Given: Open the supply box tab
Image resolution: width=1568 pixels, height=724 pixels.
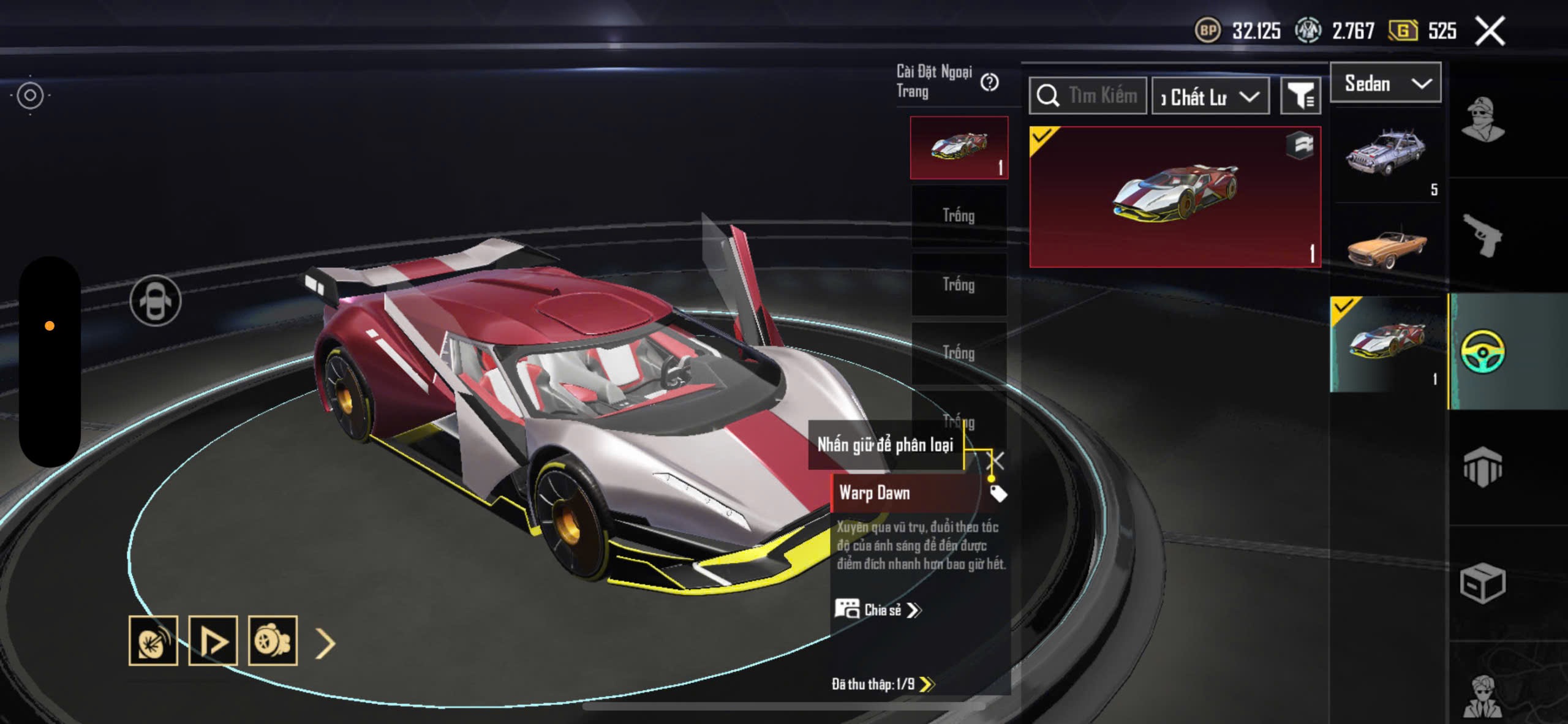Looking at the screenshot, I should 1482,583.
